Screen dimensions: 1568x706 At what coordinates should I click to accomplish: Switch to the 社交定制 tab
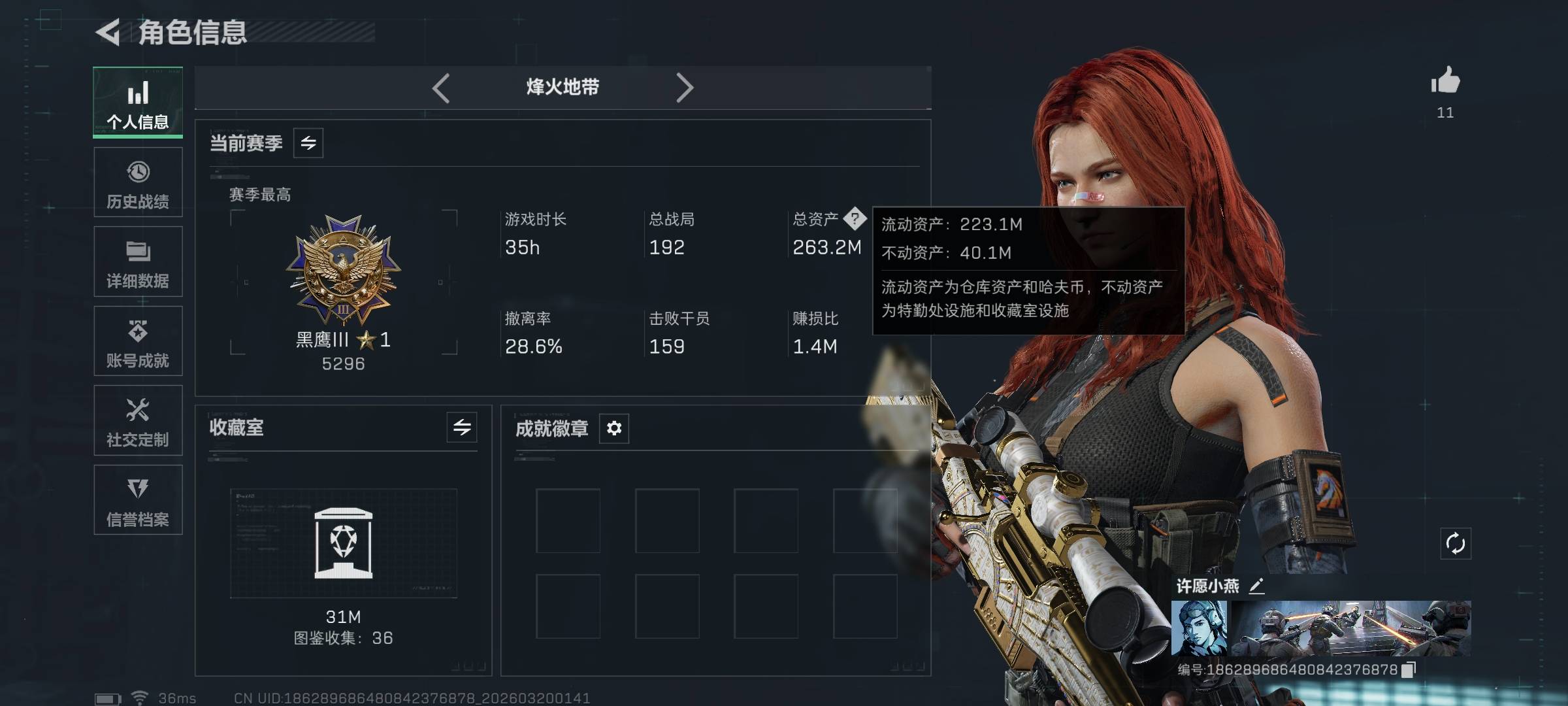coord(138,421)
